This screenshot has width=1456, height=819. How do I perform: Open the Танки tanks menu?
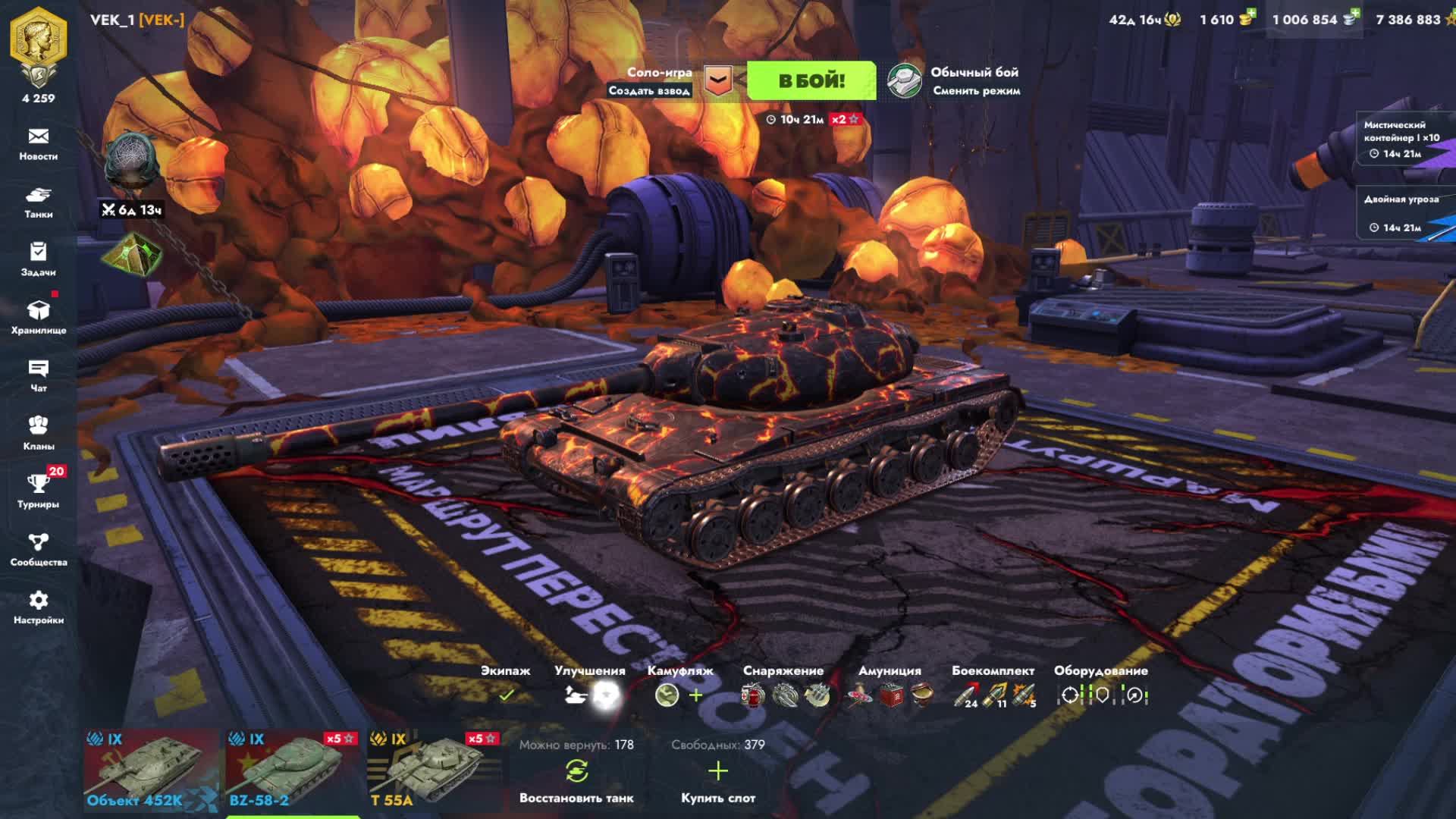tap(39, 202)
